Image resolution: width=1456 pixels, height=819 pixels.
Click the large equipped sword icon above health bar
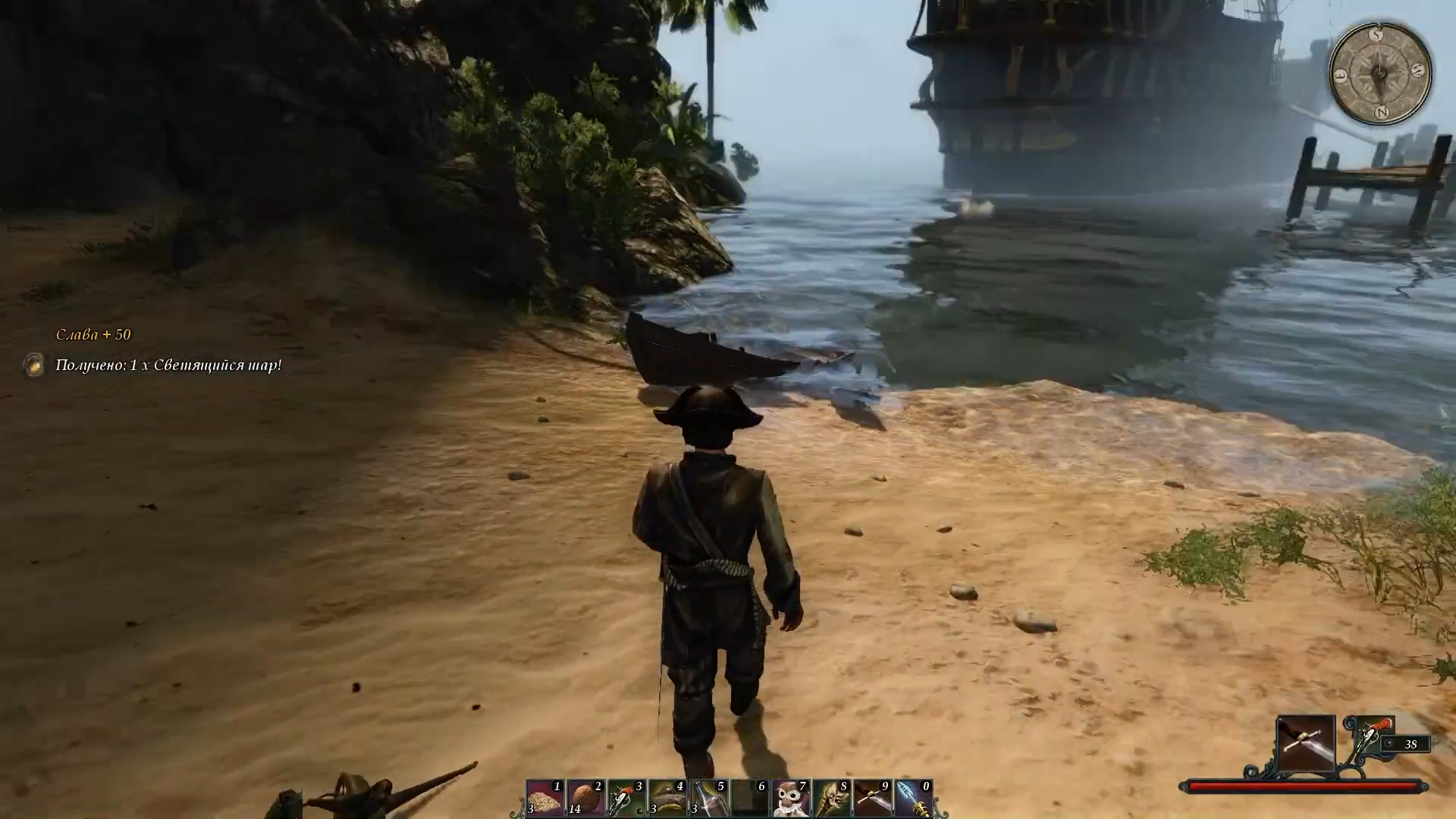[1306, 743]
